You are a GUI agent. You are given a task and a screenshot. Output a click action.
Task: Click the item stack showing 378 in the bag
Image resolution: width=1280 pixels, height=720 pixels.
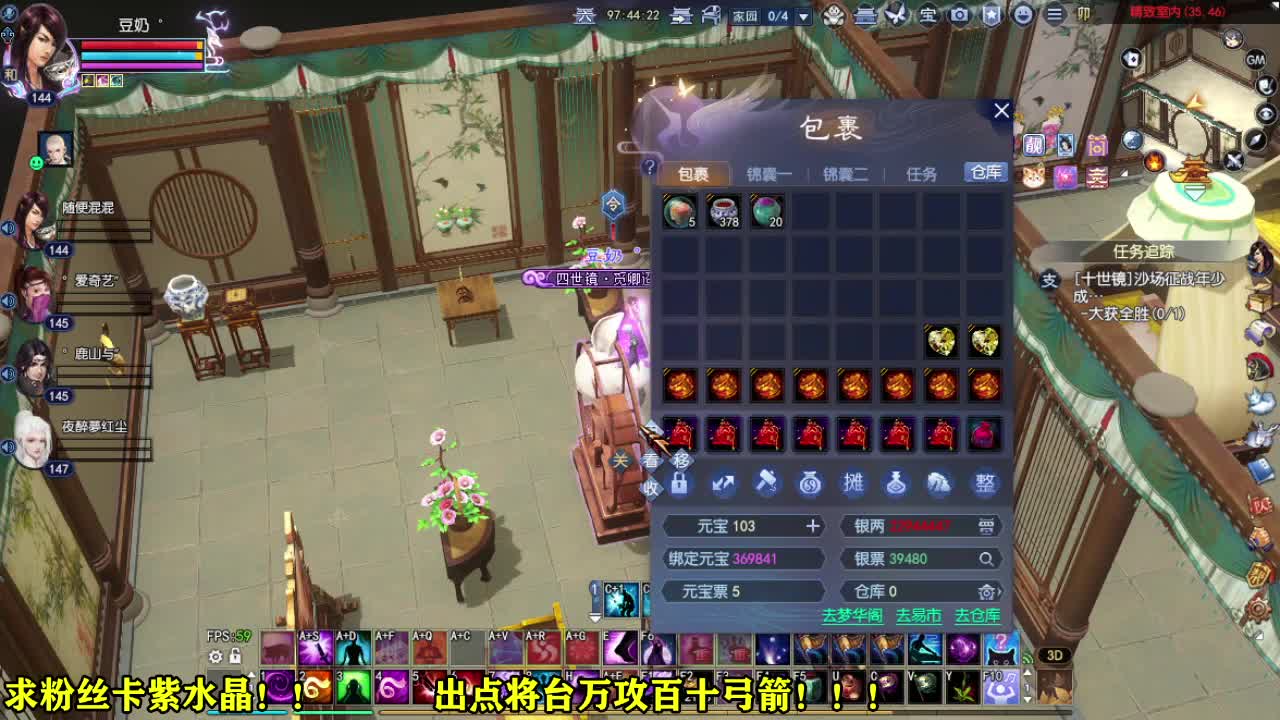coord(722,211)
